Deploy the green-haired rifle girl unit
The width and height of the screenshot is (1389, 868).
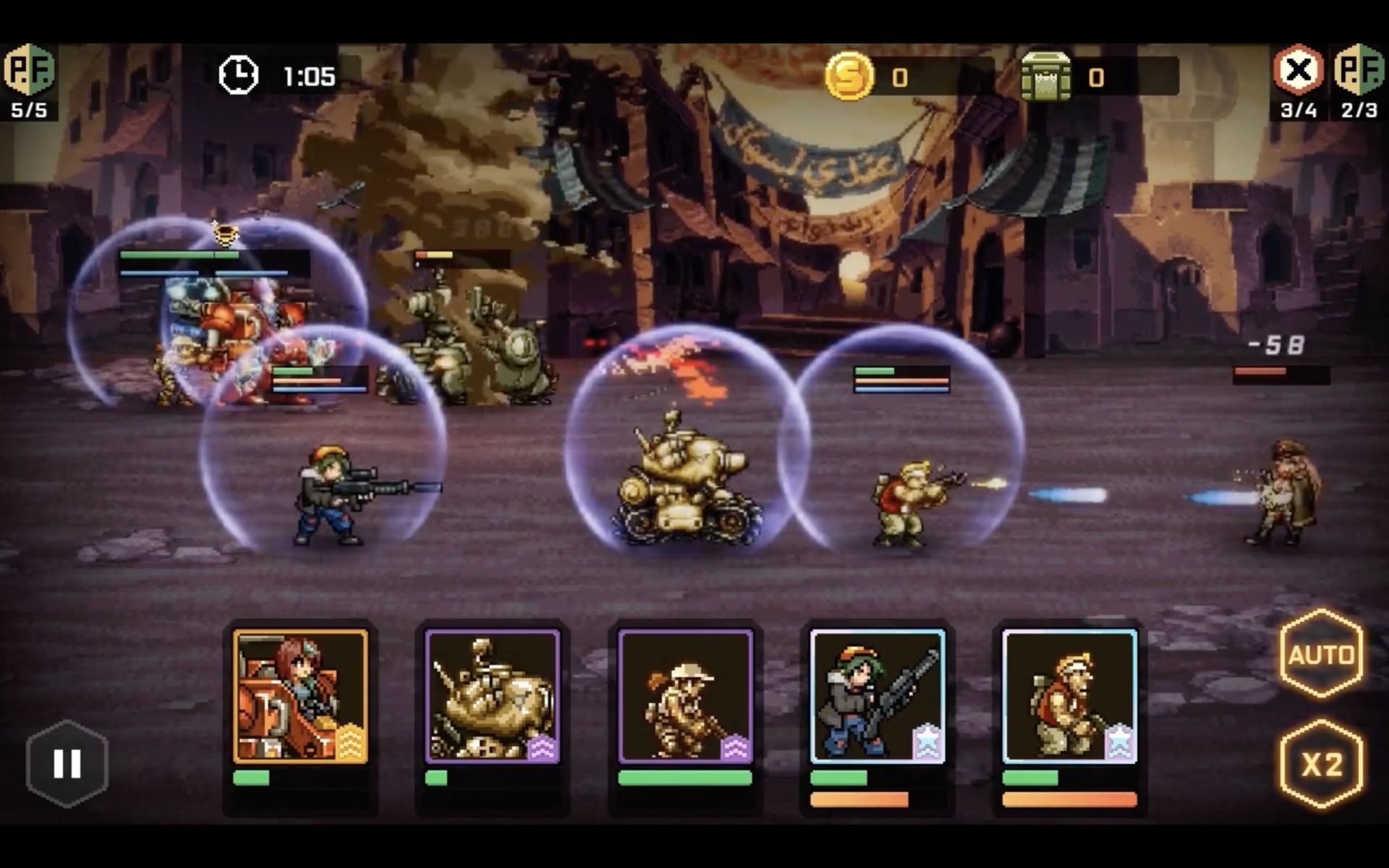coord(877,694)
